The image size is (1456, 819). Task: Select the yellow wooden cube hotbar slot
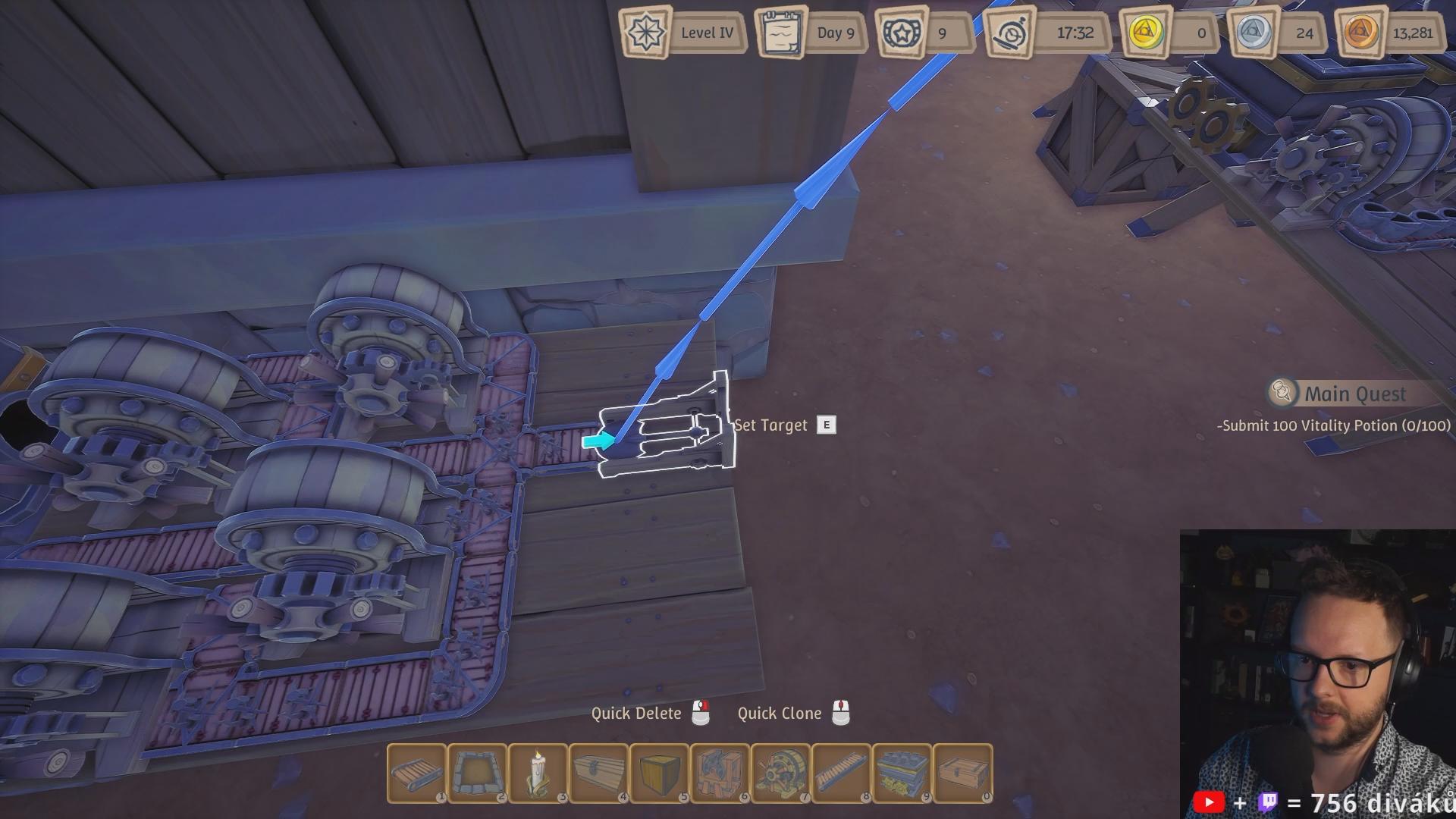coord(659,773)
